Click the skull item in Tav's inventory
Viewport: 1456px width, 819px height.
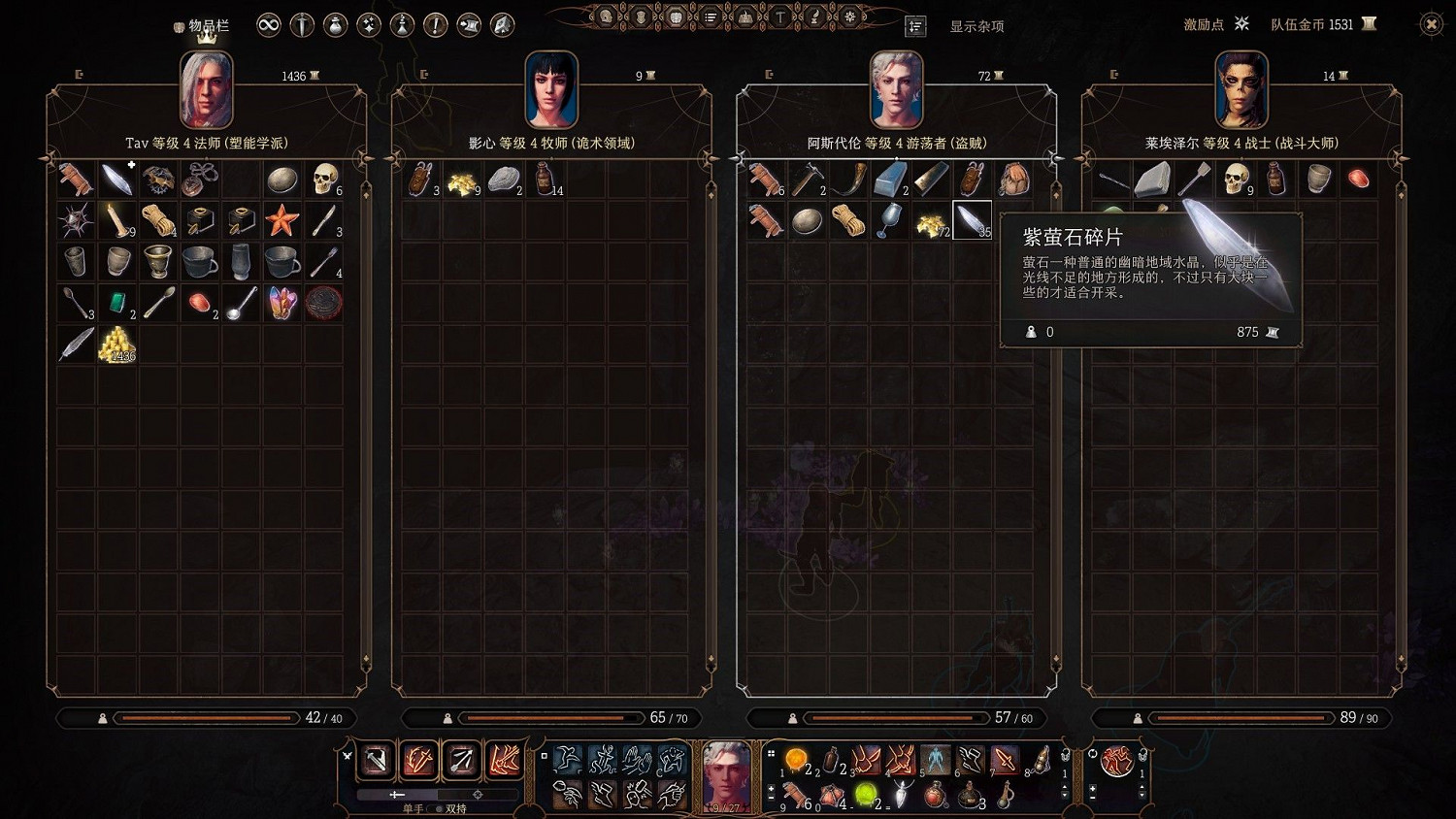coord(324,179)
